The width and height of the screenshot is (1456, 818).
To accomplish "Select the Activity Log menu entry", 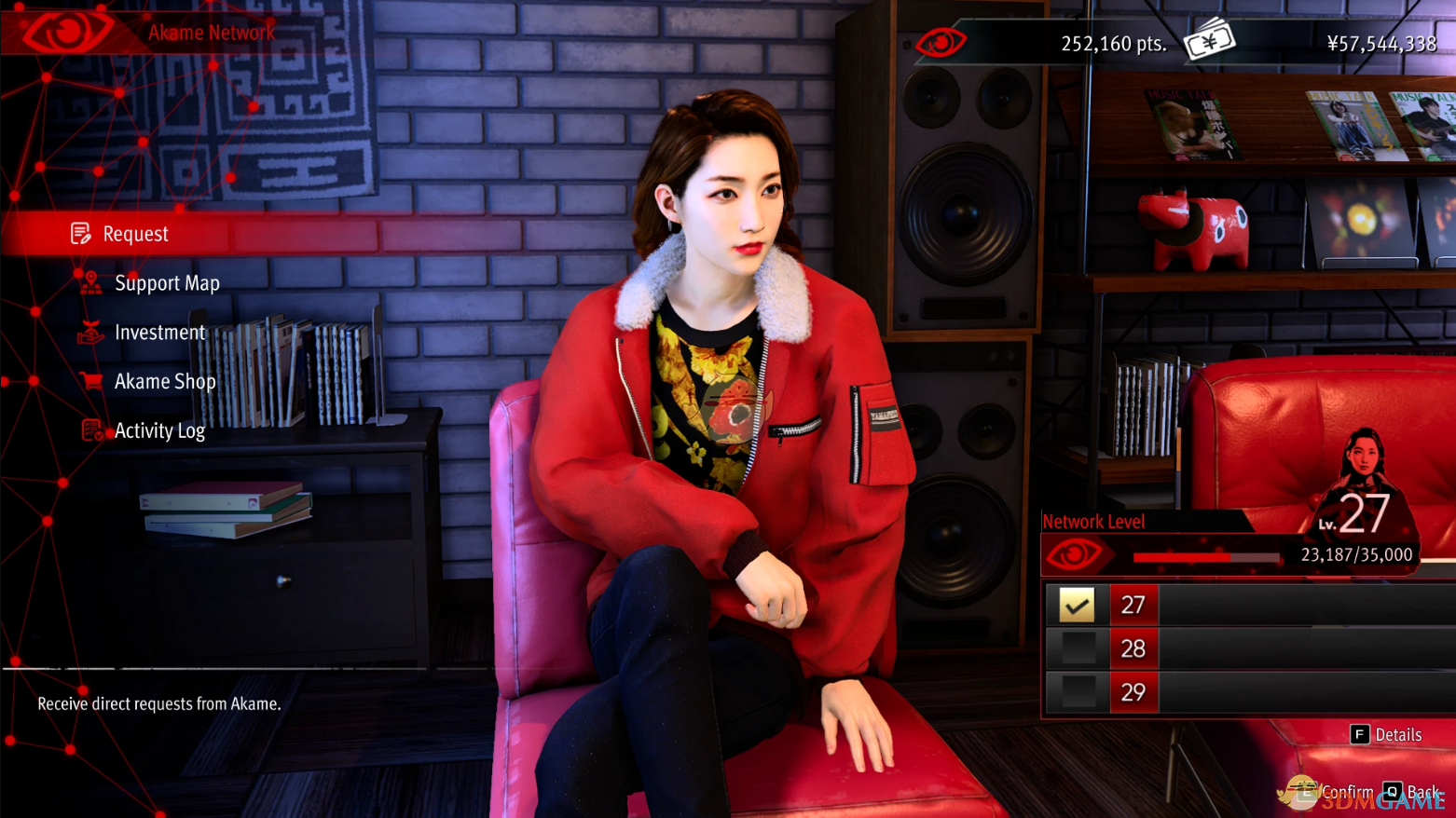I will pyautogui.click(x=159, y=430).
